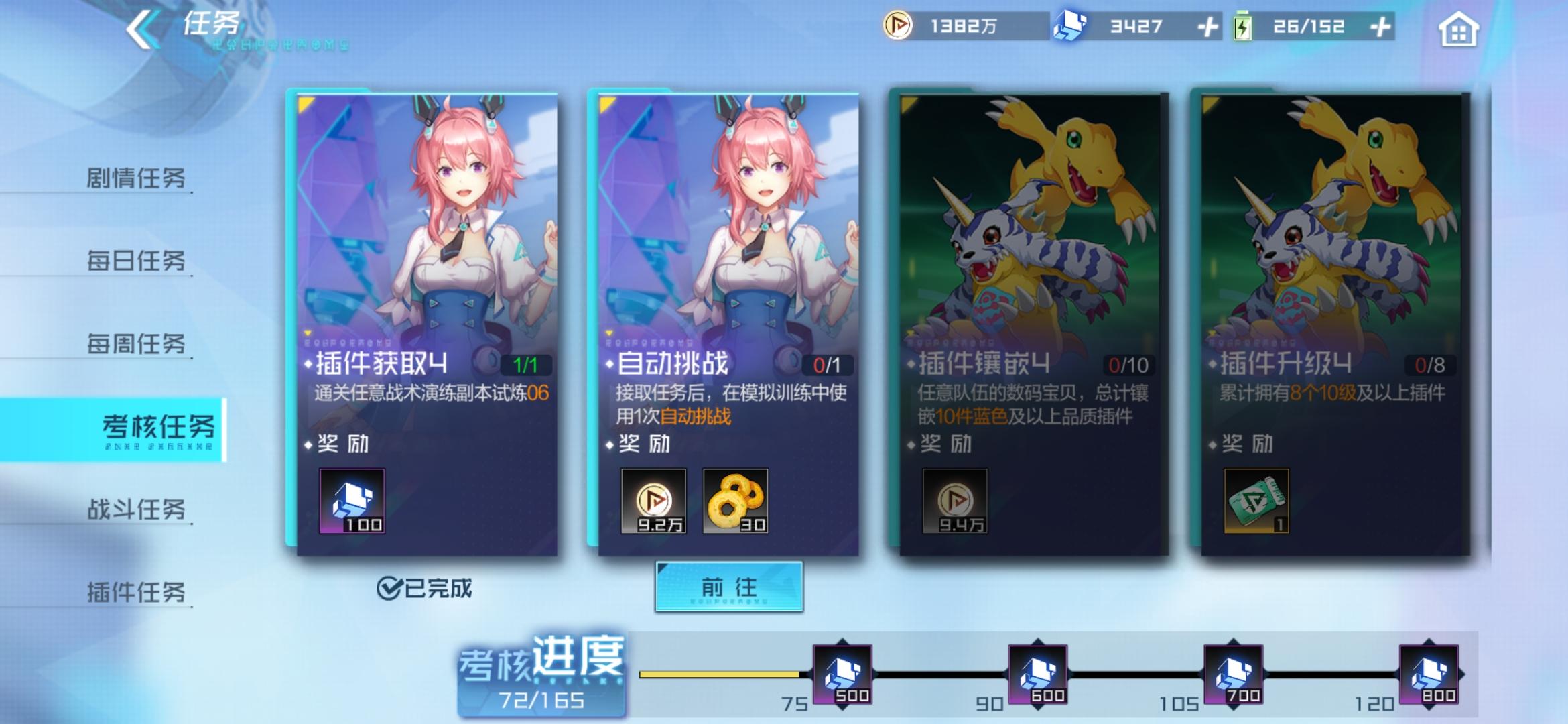Viewport: 1568px width, 724px height.
Task: Open the 100-reward item icon on 插件获取4 card
Action: 351,501
